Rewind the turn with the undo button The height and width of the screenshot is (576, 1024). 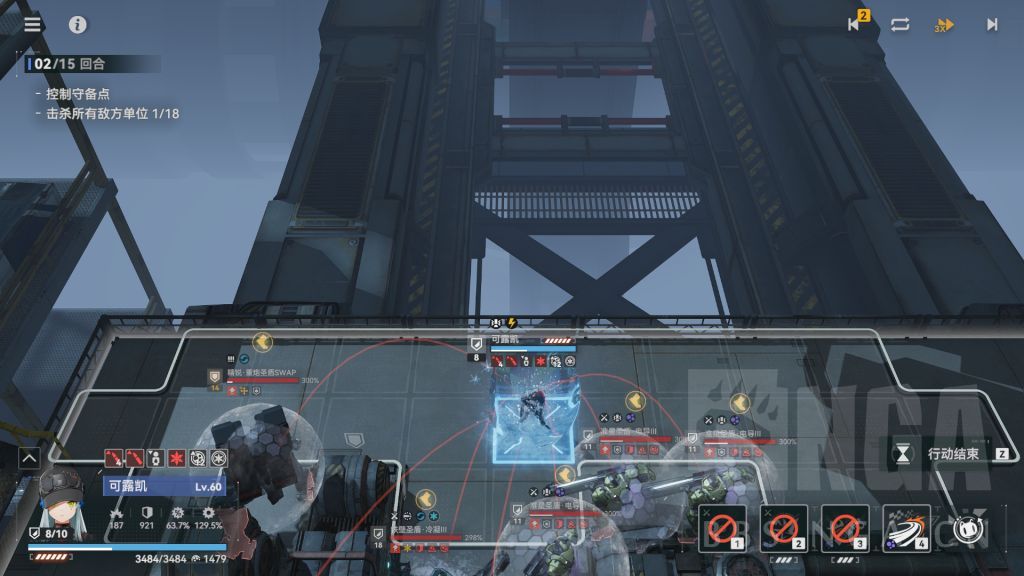[855, 25]
